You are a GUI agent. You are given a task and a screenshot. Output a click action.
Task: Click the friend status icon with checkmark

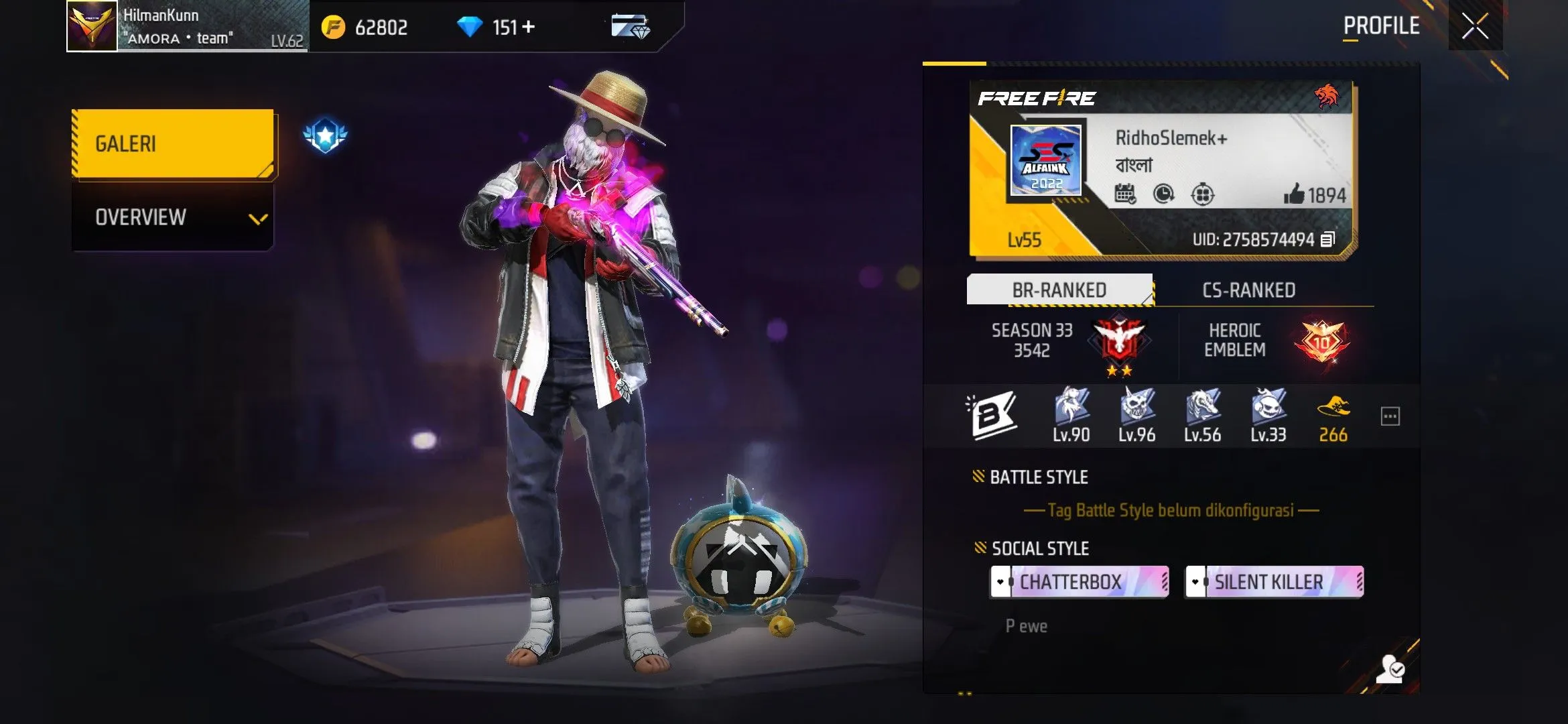coord(1390,668)
